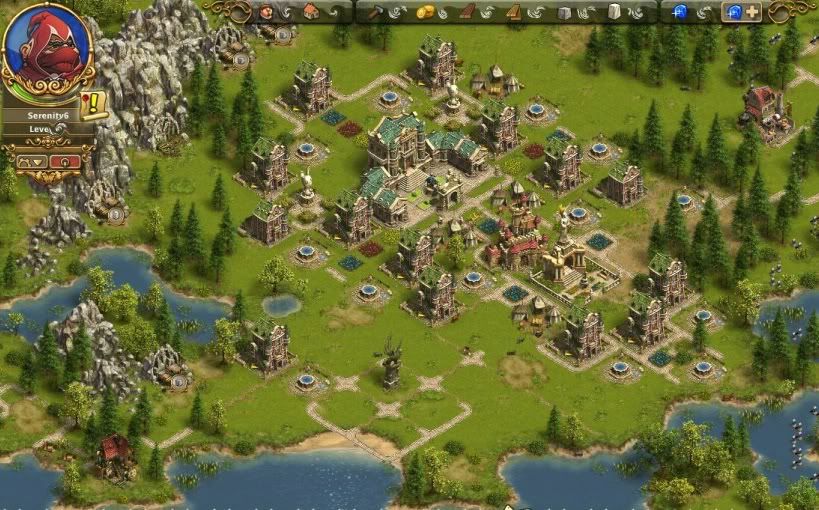Viewport: 819px width, 510px height.
Task: Click the gold coins icon in the resource bar
Action: coord(425,12)
